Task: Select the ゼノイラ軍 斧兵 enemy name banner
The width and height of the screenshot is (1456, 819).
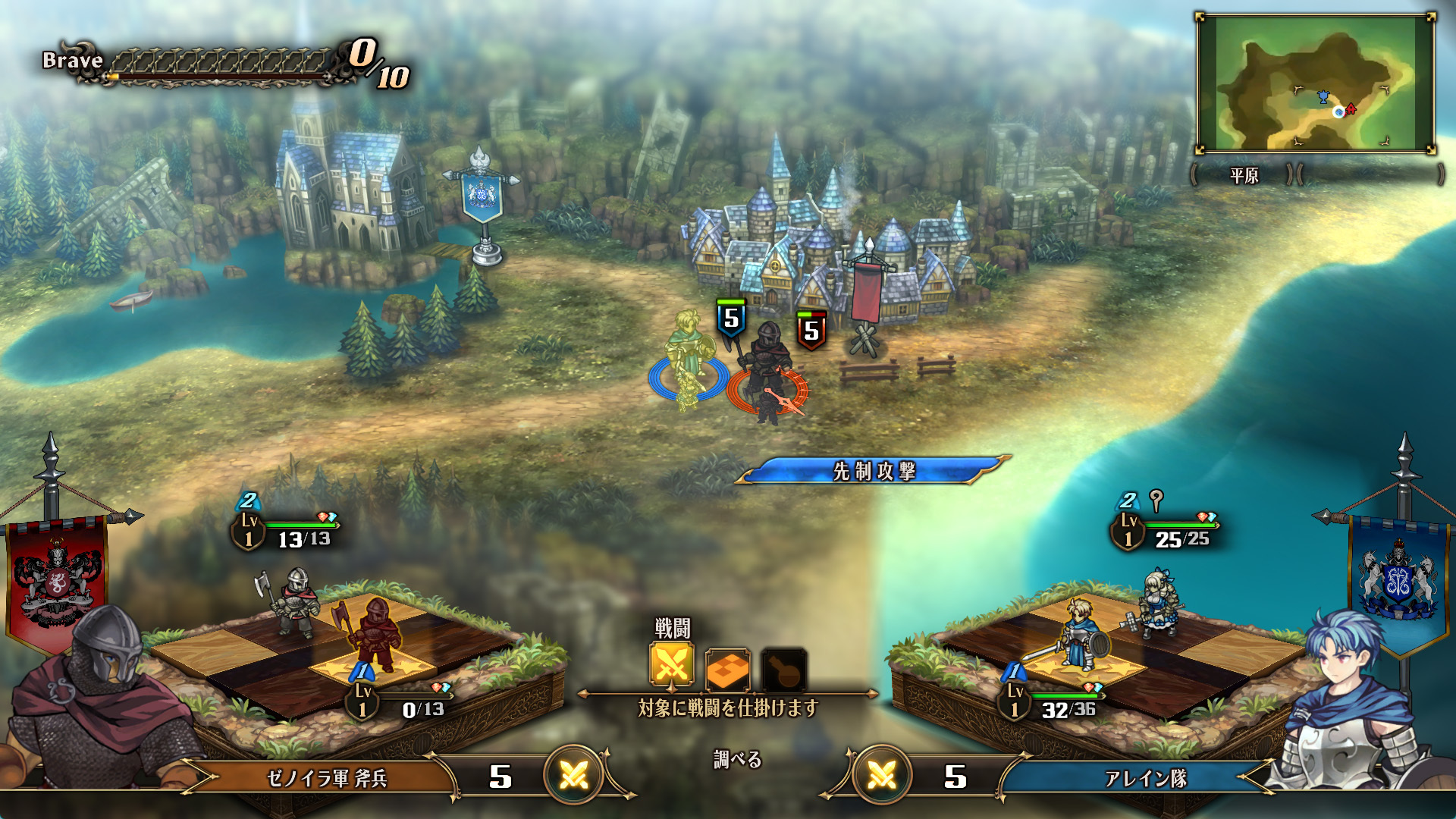Action: tap(327, 779)
